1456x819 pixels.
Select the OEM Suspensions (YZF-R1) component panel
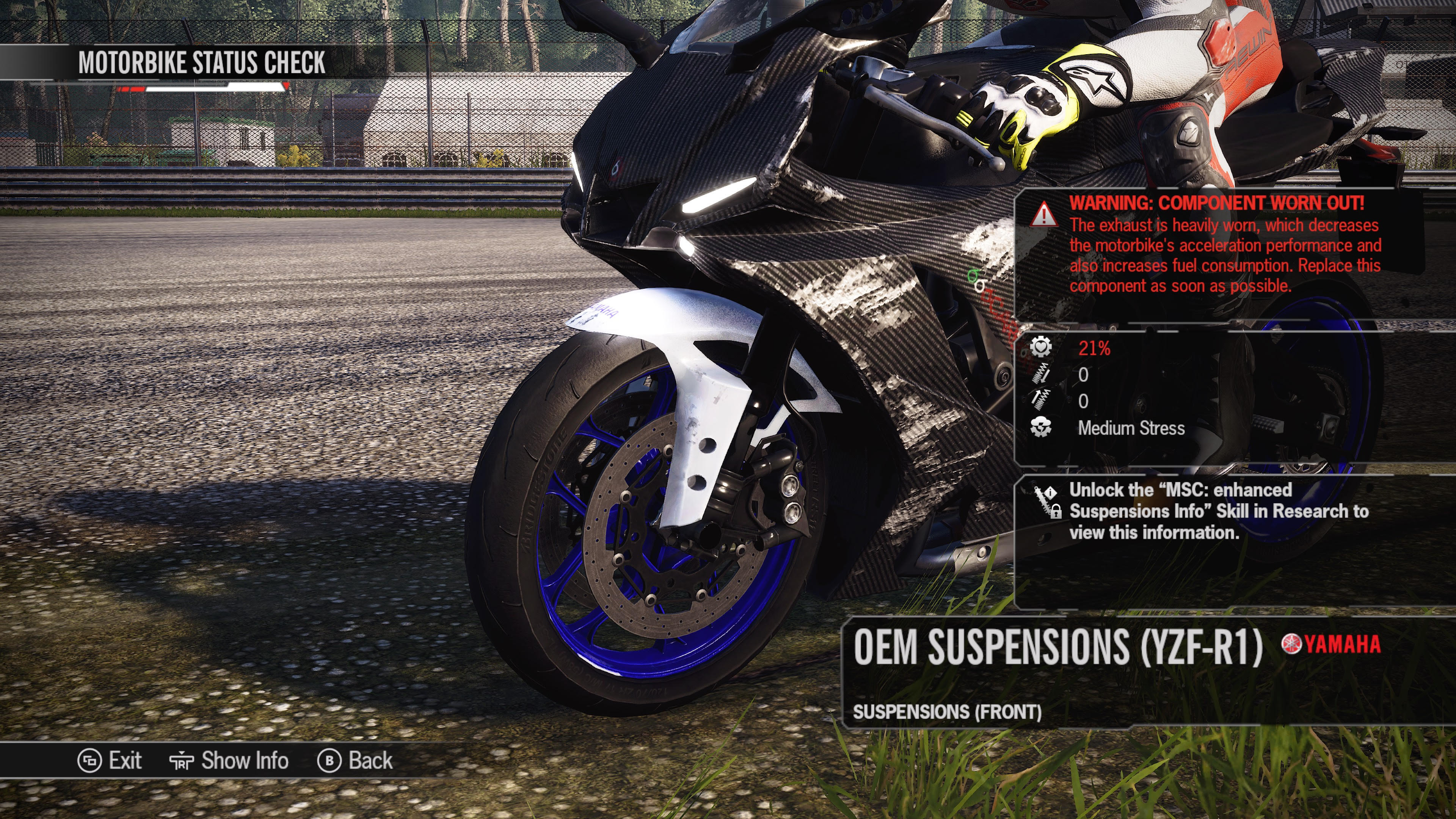(x=1057, y=647)
